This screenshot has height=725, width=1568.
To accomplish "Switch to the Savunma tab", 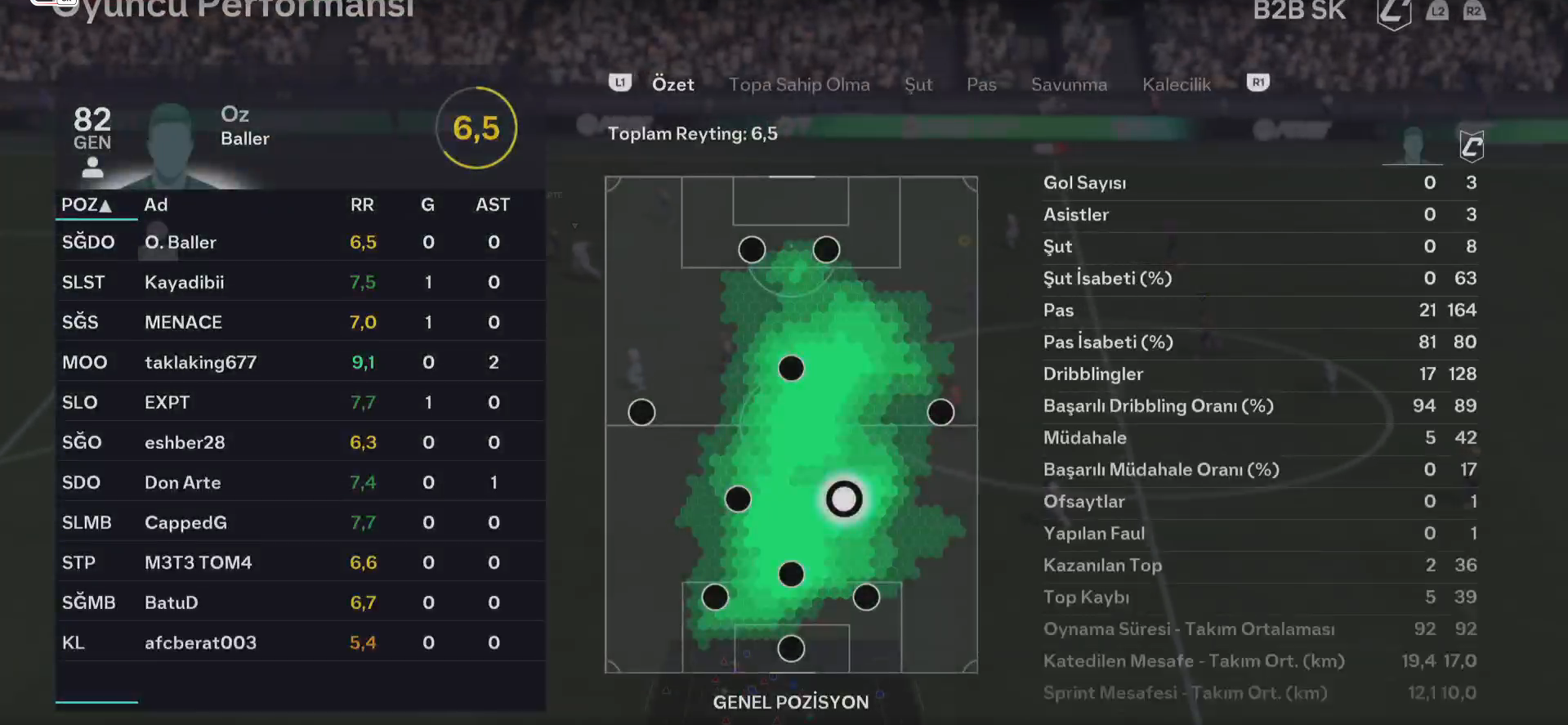I will pos(1068,84).
